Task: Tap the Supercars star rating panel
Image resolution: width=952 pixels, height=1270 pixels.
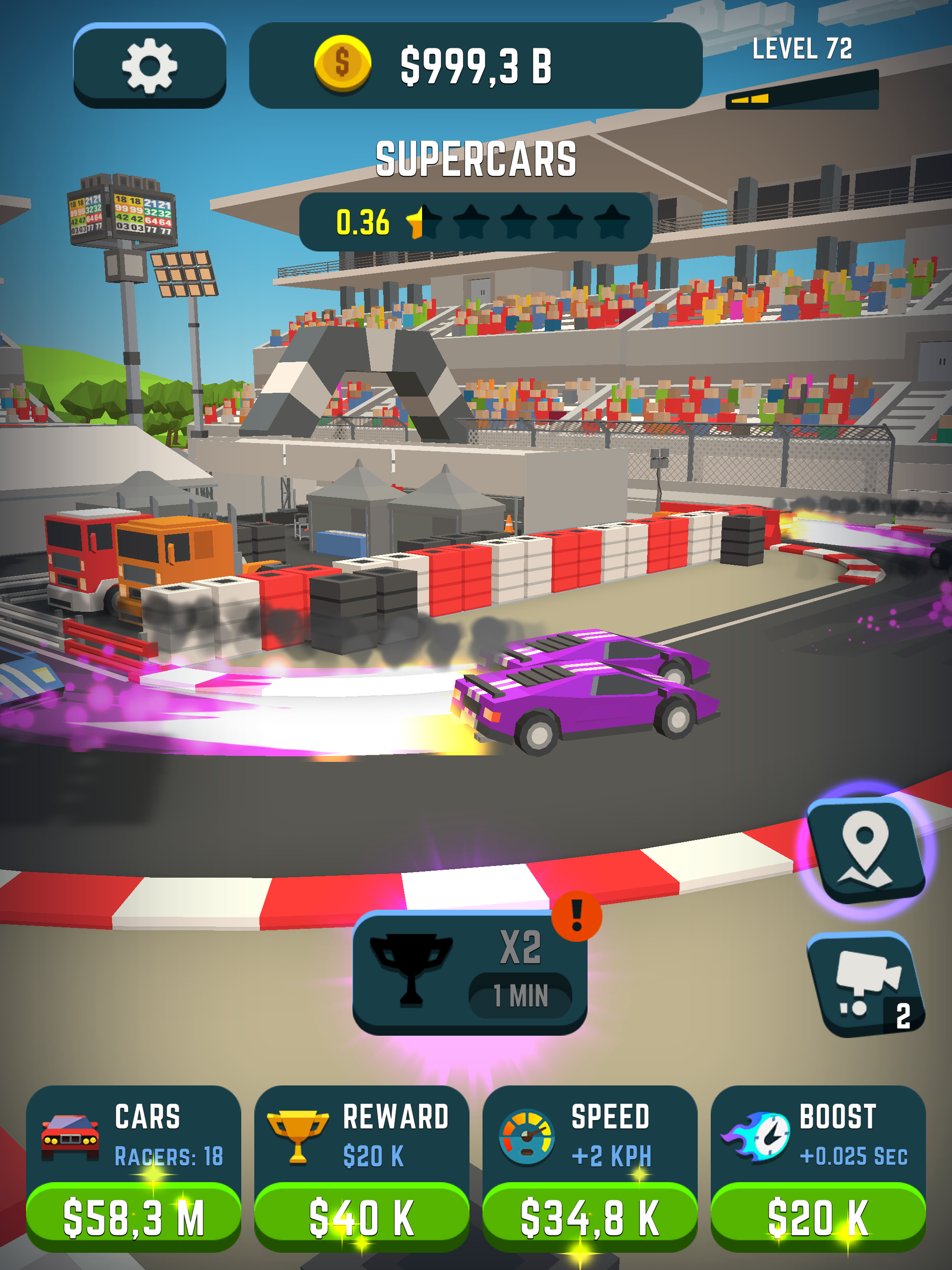Action: 476,222
